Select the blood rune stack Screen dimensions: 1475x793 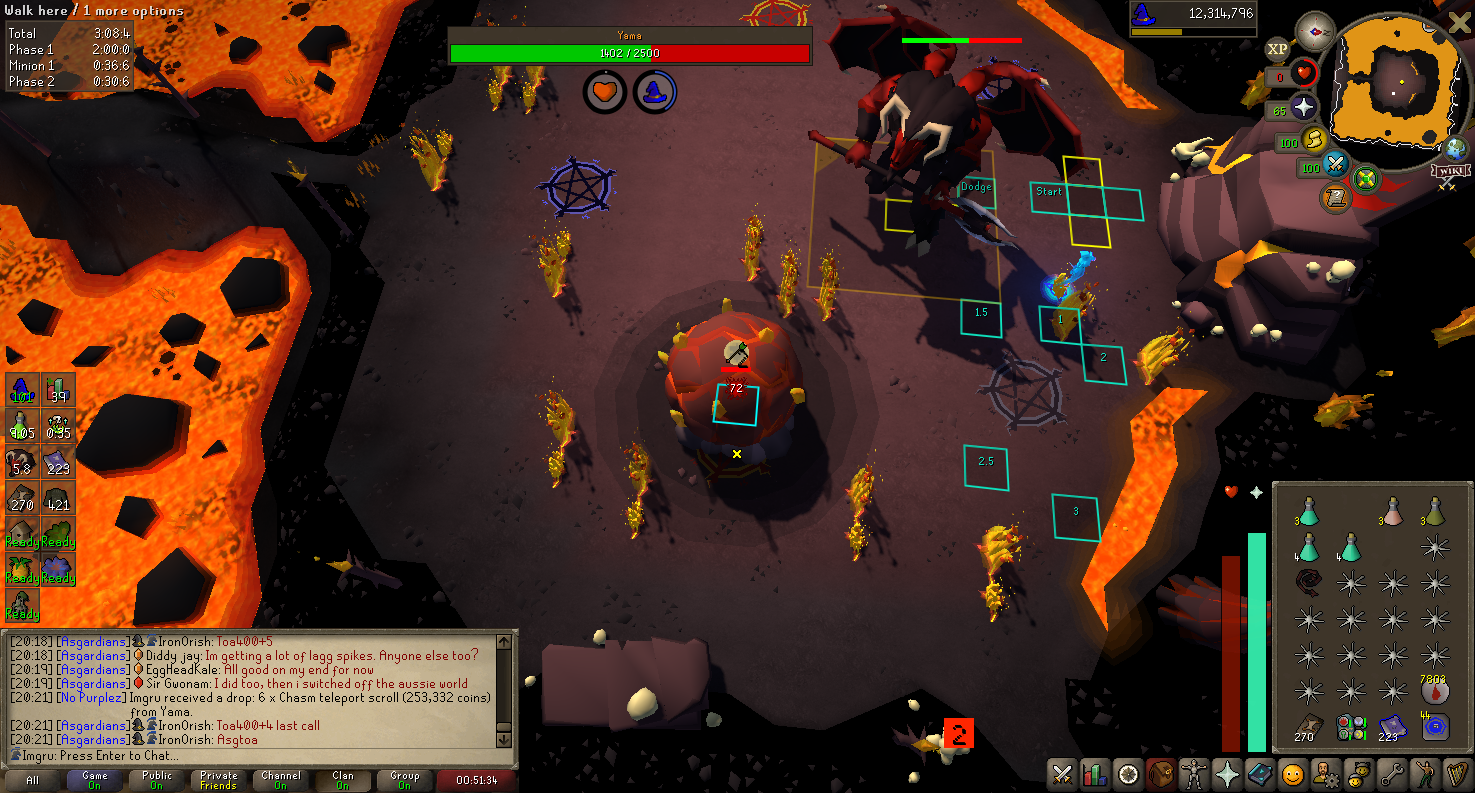point(1434,691)
